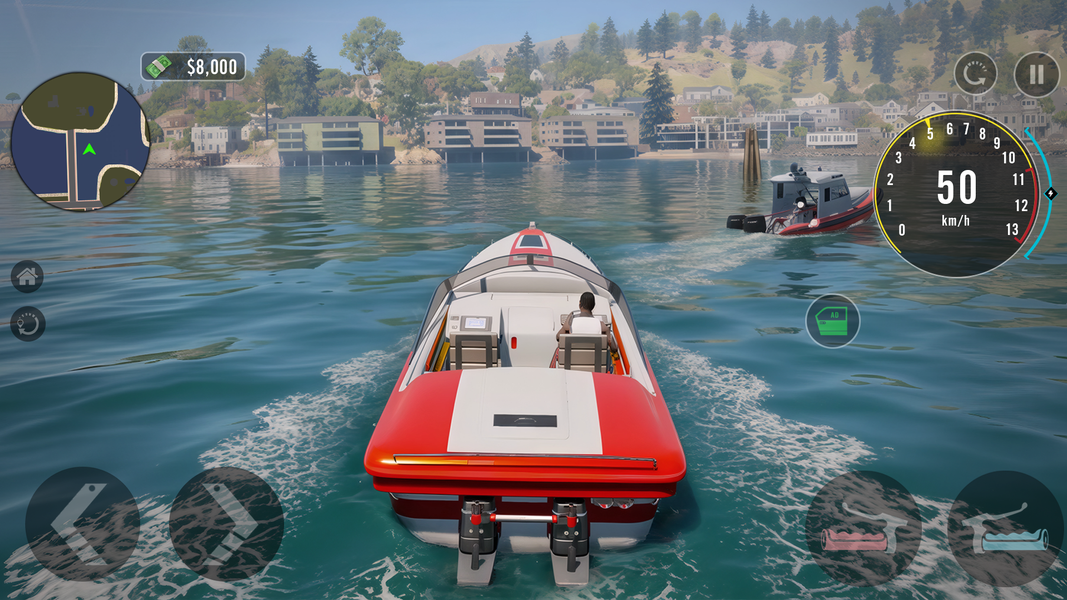1067x600 pixels.
Task: Steer right with the right arrow button
Action: coord(226,523)
